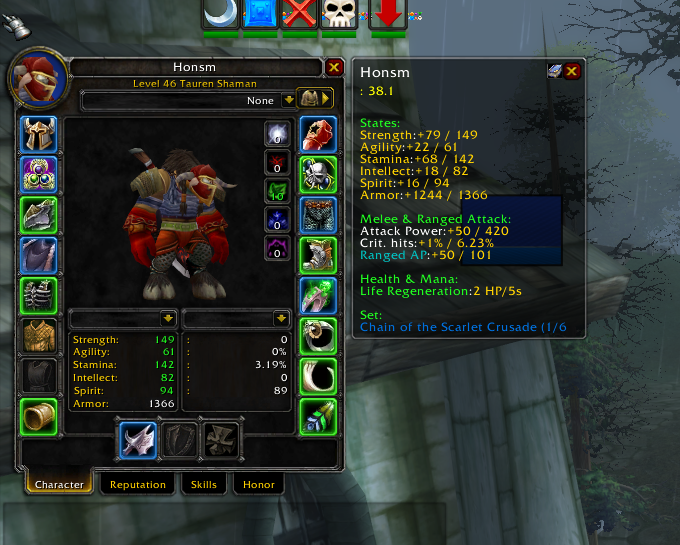Select the skull-buckle belt slot
This screenshot has width=680, height=545.
pos(318,175)
